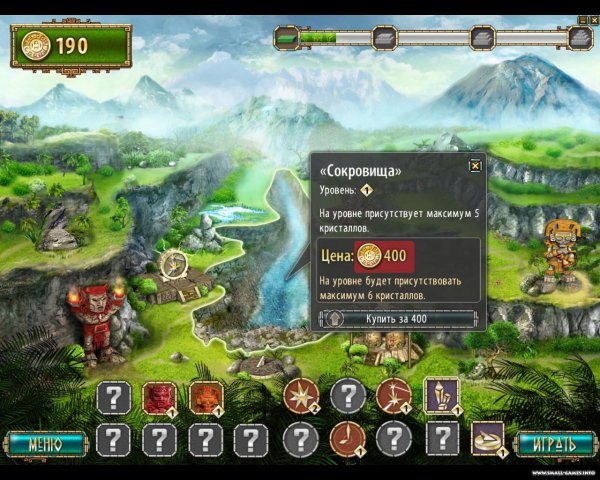Select the red demon mask upgrade
This screenshot has width=600, height=480.
coord(159,397)
